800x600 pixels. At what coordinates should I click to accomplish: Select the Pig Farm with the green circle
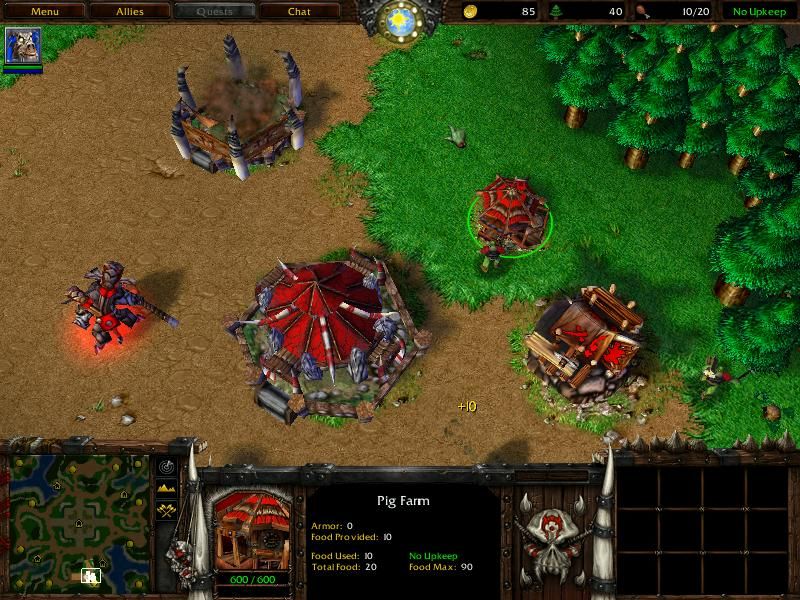(x=509, y=211)
